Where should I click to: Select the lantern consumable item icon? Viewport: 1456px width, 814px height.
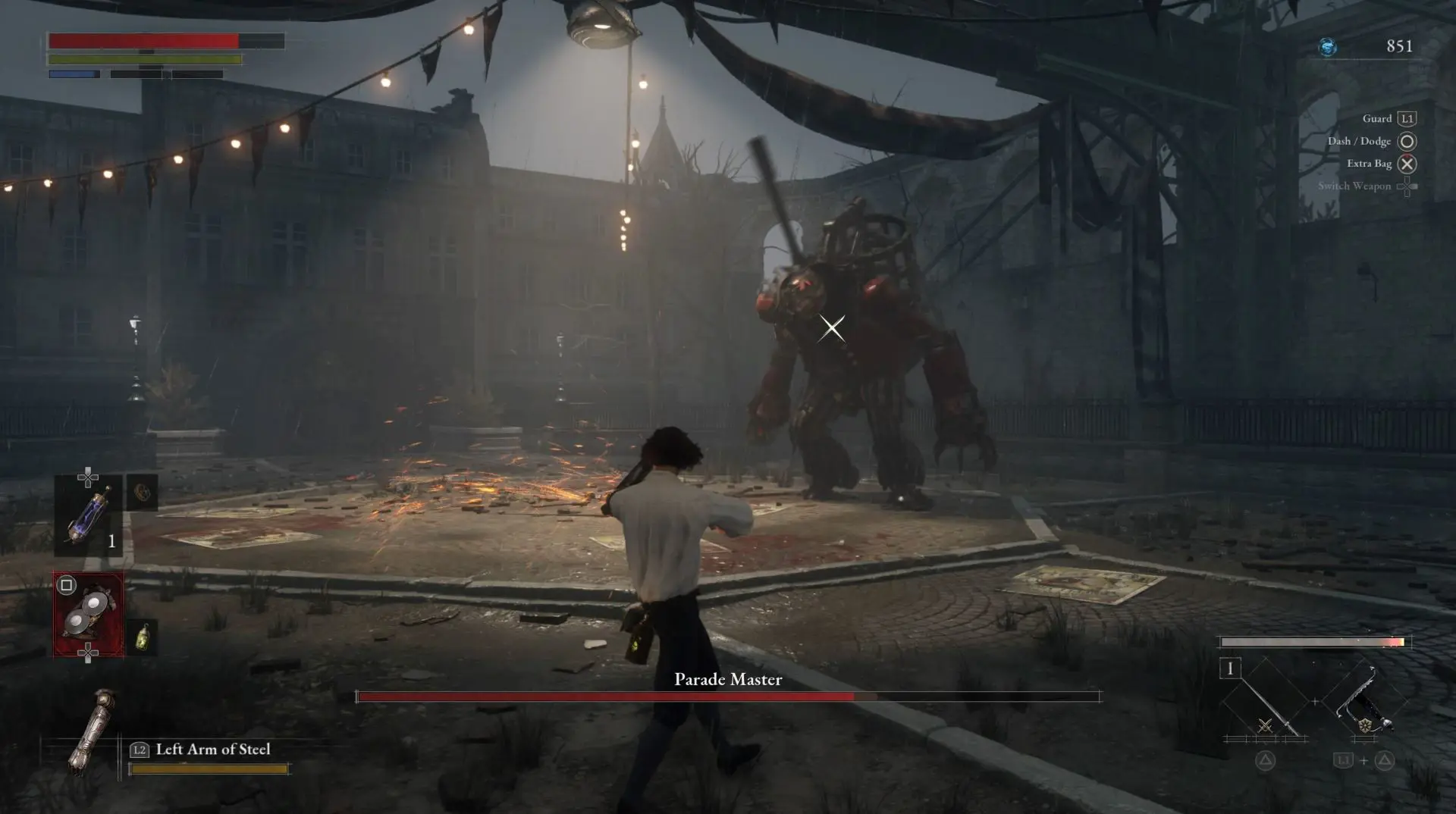tap(143, 637)
